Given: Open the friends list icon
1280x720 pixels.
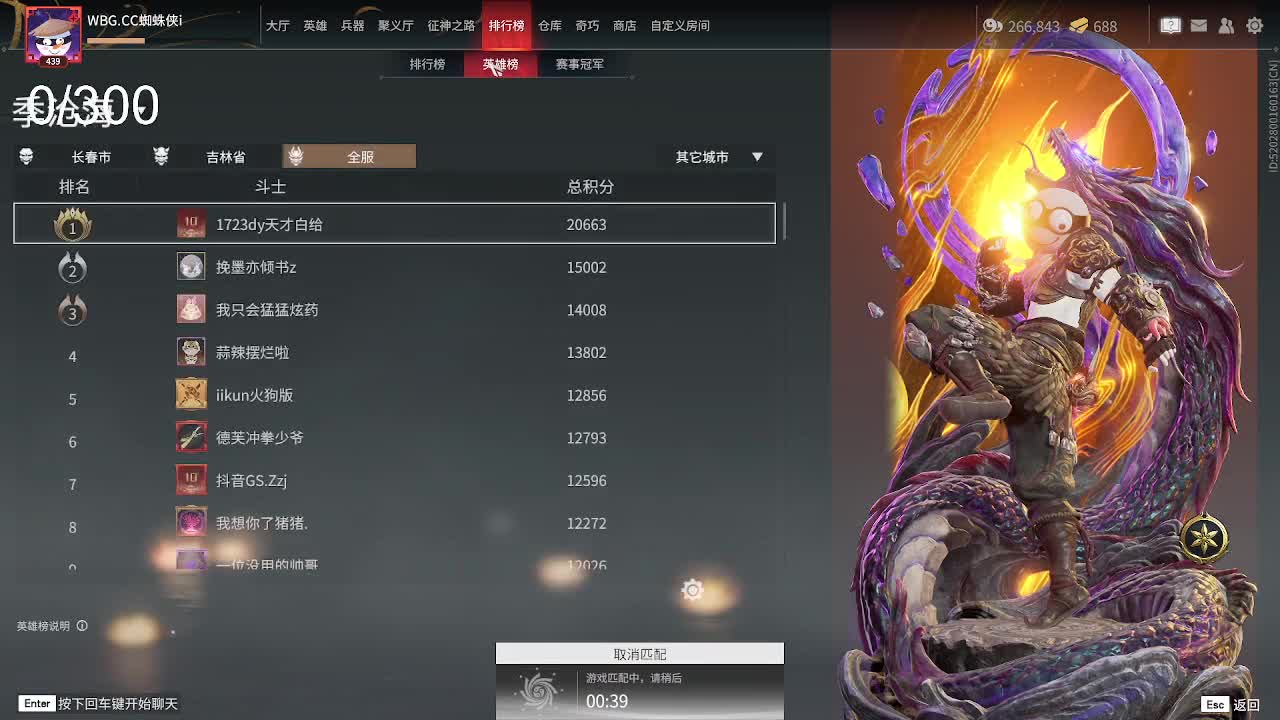Looking at the screenshot, I should pos(1226,26).
